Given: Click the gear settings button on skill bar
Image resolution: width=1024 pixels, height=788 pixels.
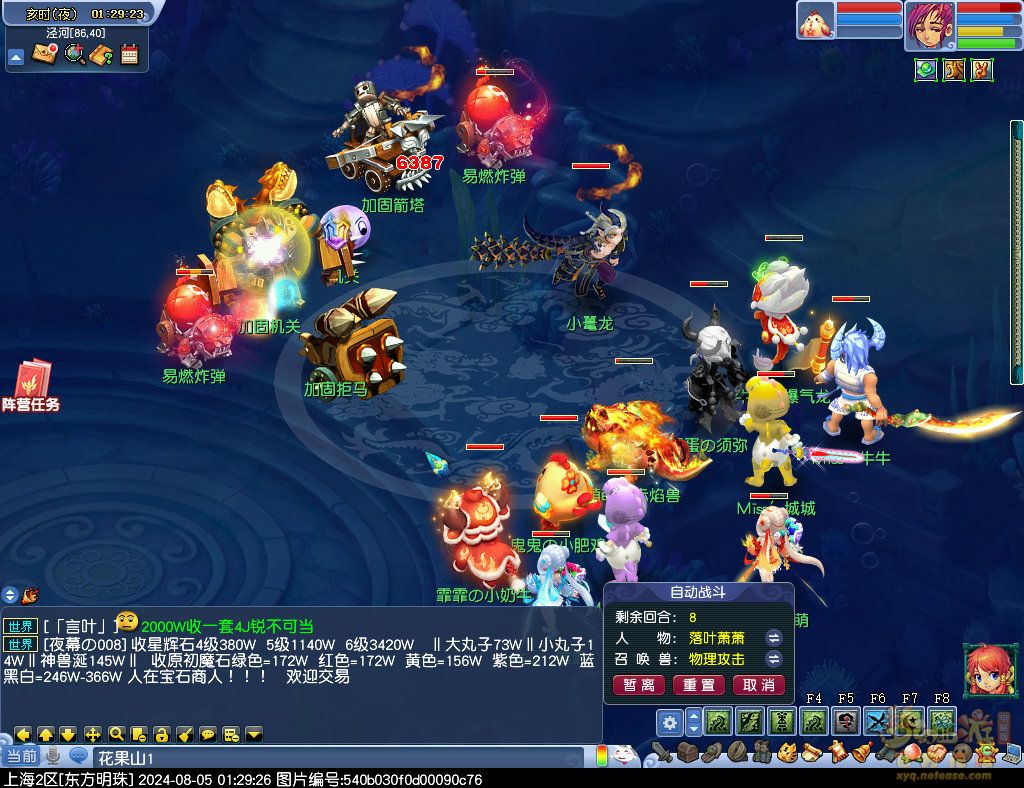Looking at the screenshot, I should coord(669,721).
